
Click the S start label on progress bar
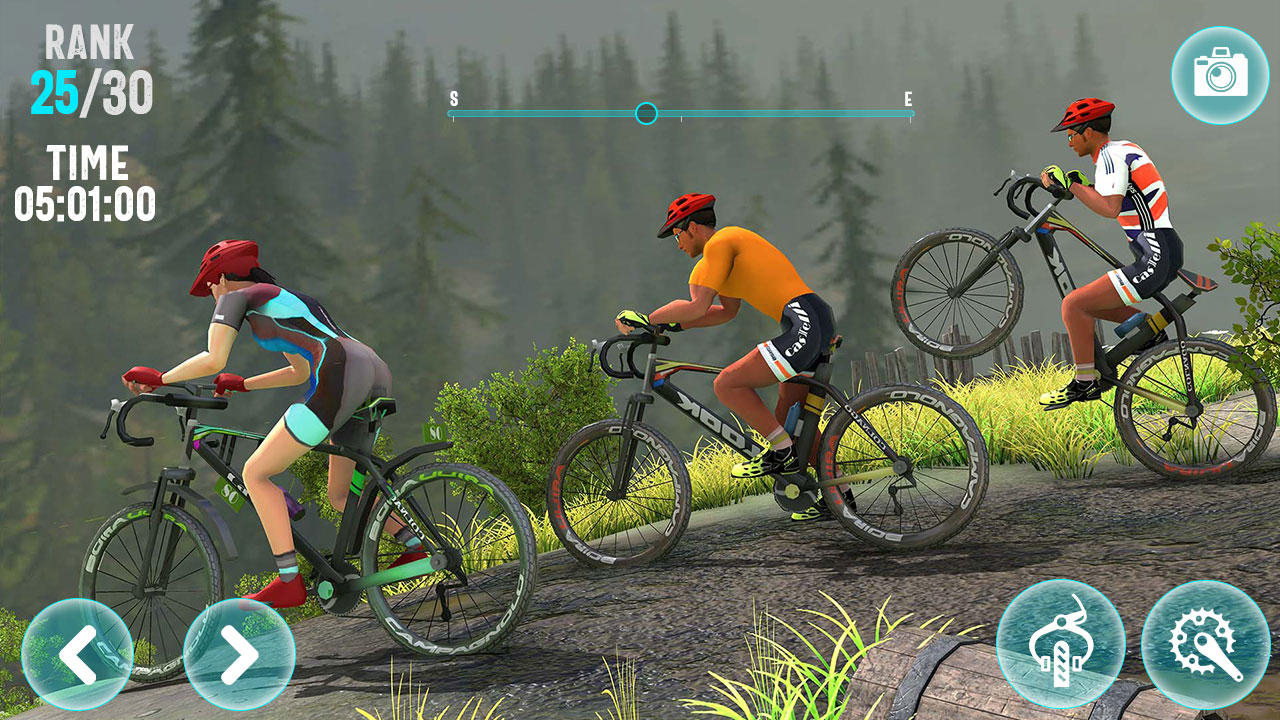pyautogui.click(x=454, y=99)
